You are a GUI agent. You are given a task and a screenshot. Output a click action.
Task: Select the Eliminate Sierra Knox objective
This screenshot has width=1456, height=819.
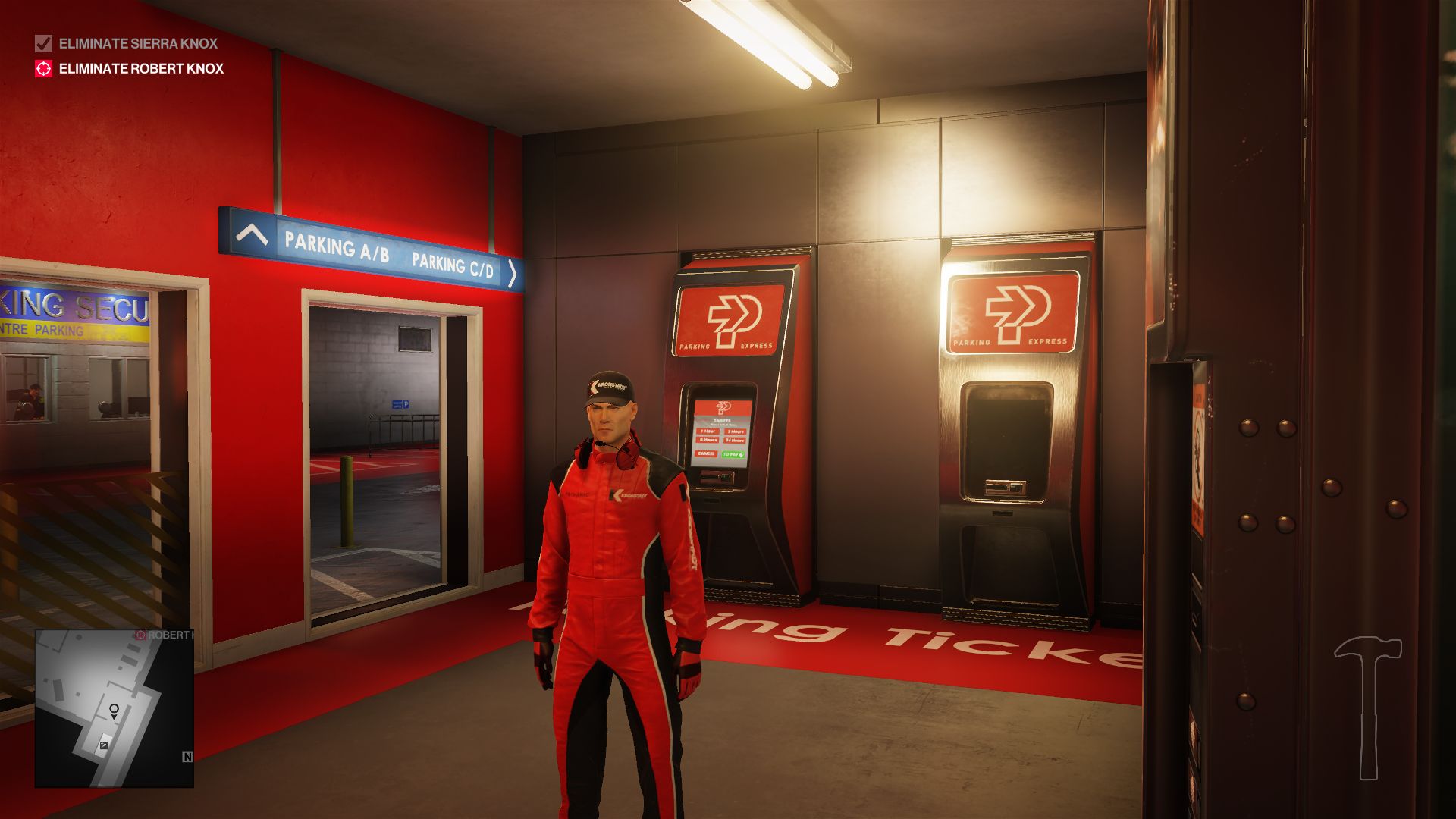(x=138, y=43)
